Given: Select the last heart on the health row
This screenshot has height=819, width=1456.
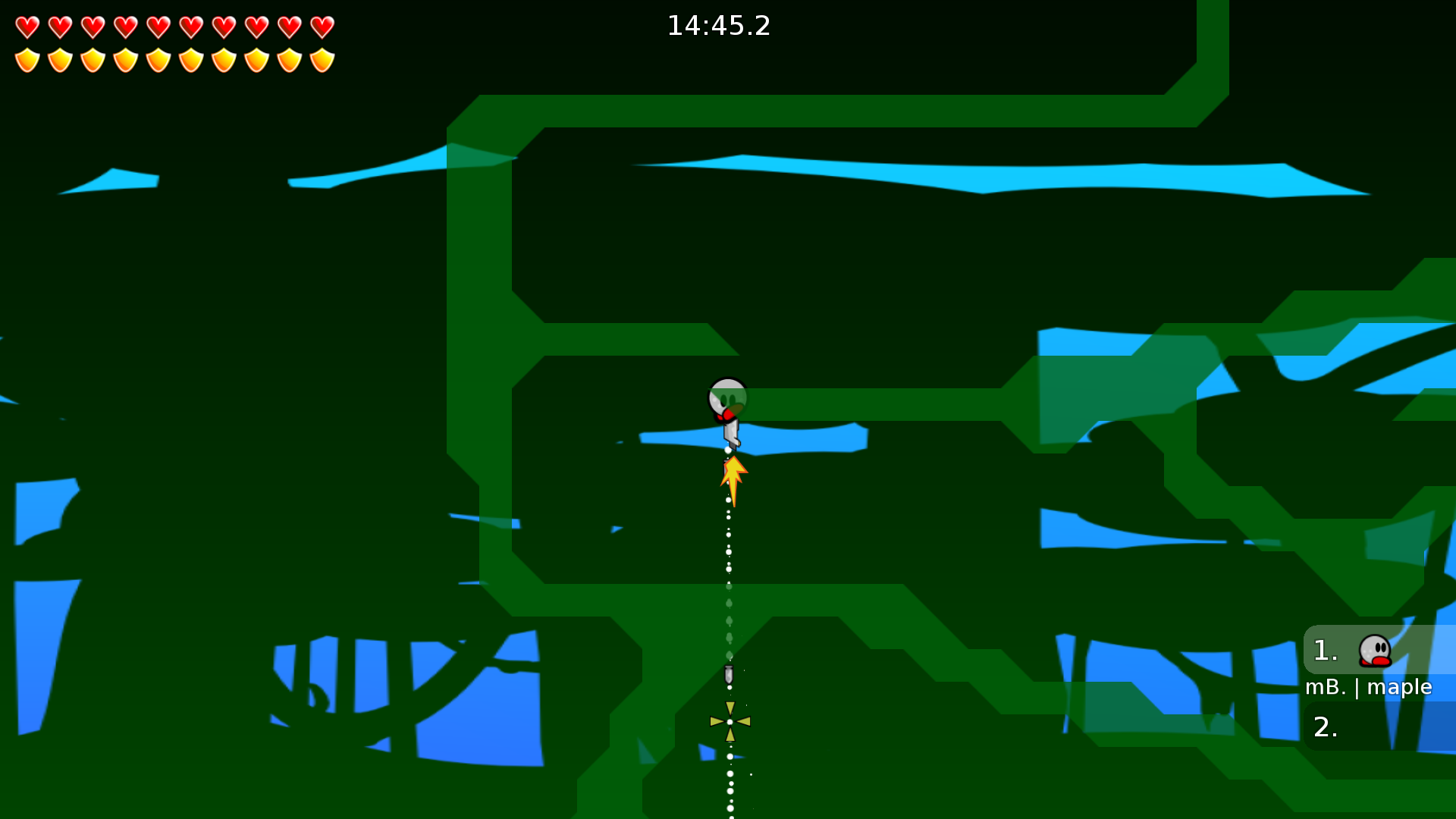Looking at the screenshot, I should tap(322, 27).
